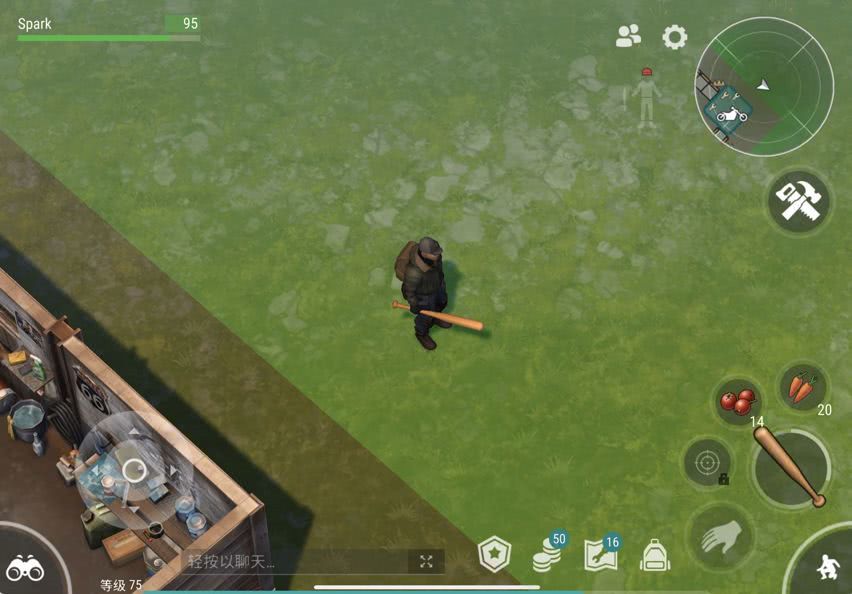Tap the circular minimap
852x594 pixels.
764,86
